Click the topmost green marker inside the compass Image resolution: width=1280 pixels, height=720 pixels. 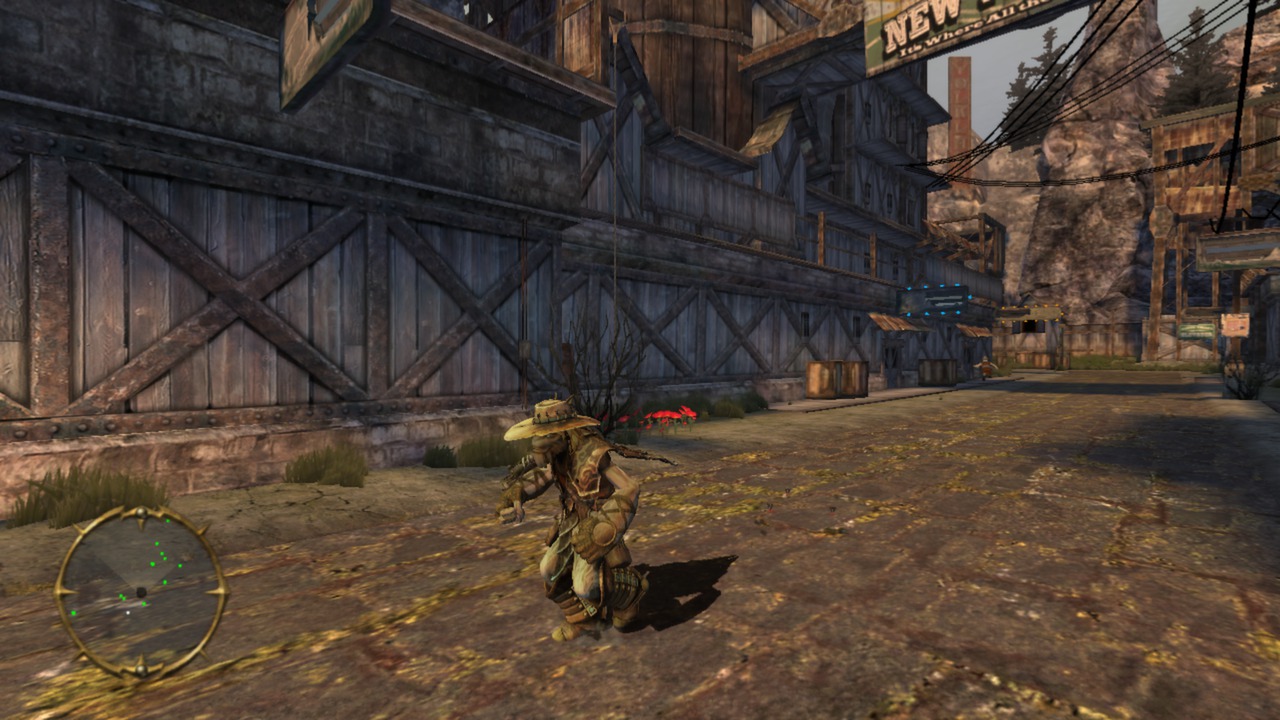point(168,520)
